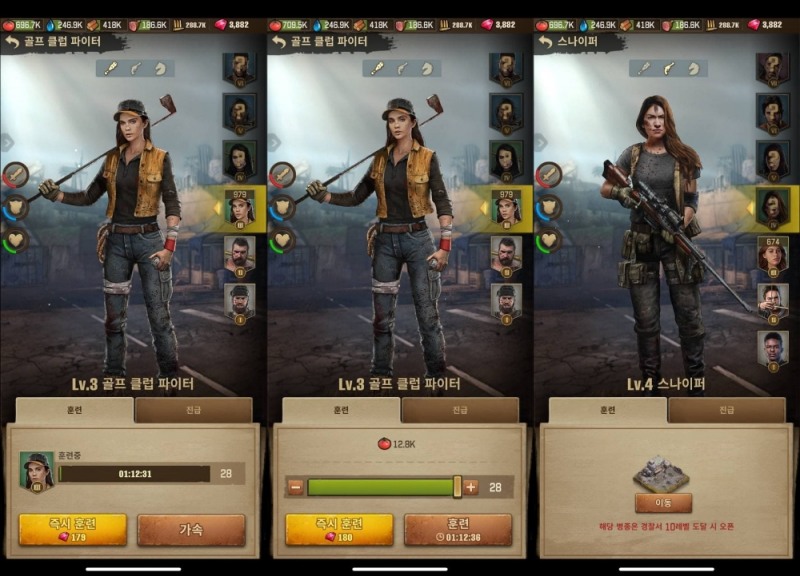
Task: Buy instant training for 180 gems
Action: click(339, 529)
